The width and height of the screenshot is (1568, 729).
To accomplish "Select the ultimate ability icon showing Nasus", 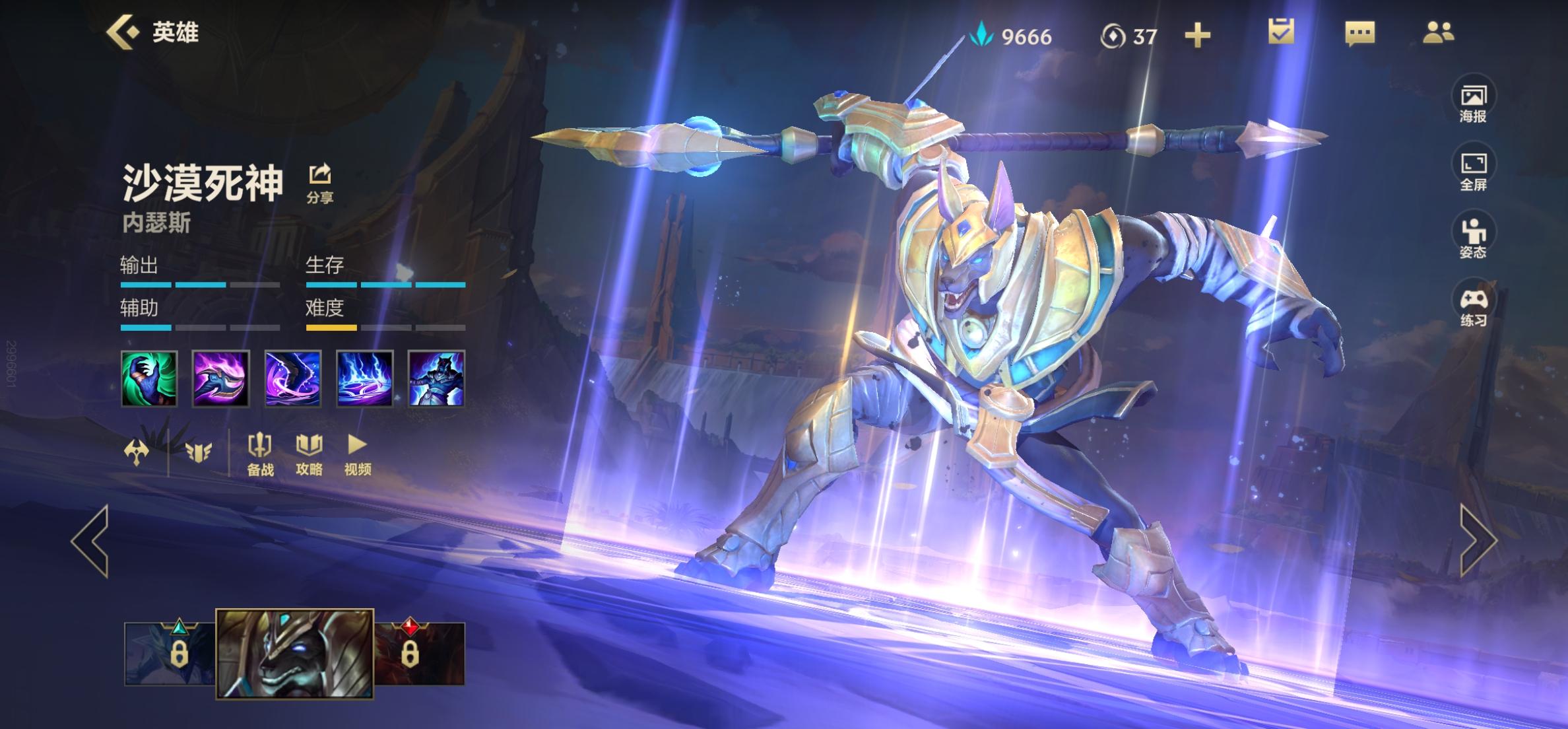I will tap(436, 378).
